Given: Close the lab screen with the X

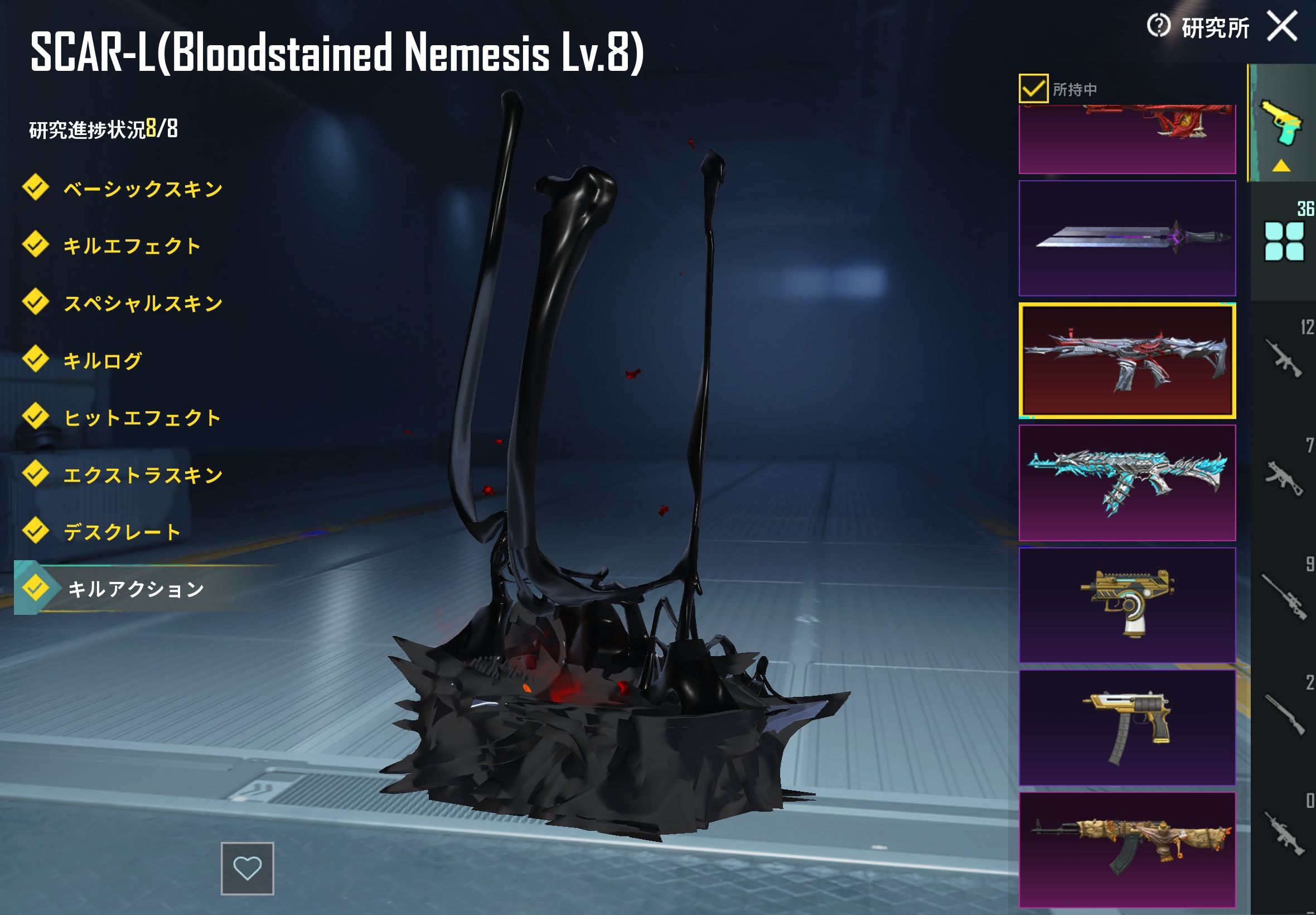Looking at the screenshot, I should point(1281,26).
